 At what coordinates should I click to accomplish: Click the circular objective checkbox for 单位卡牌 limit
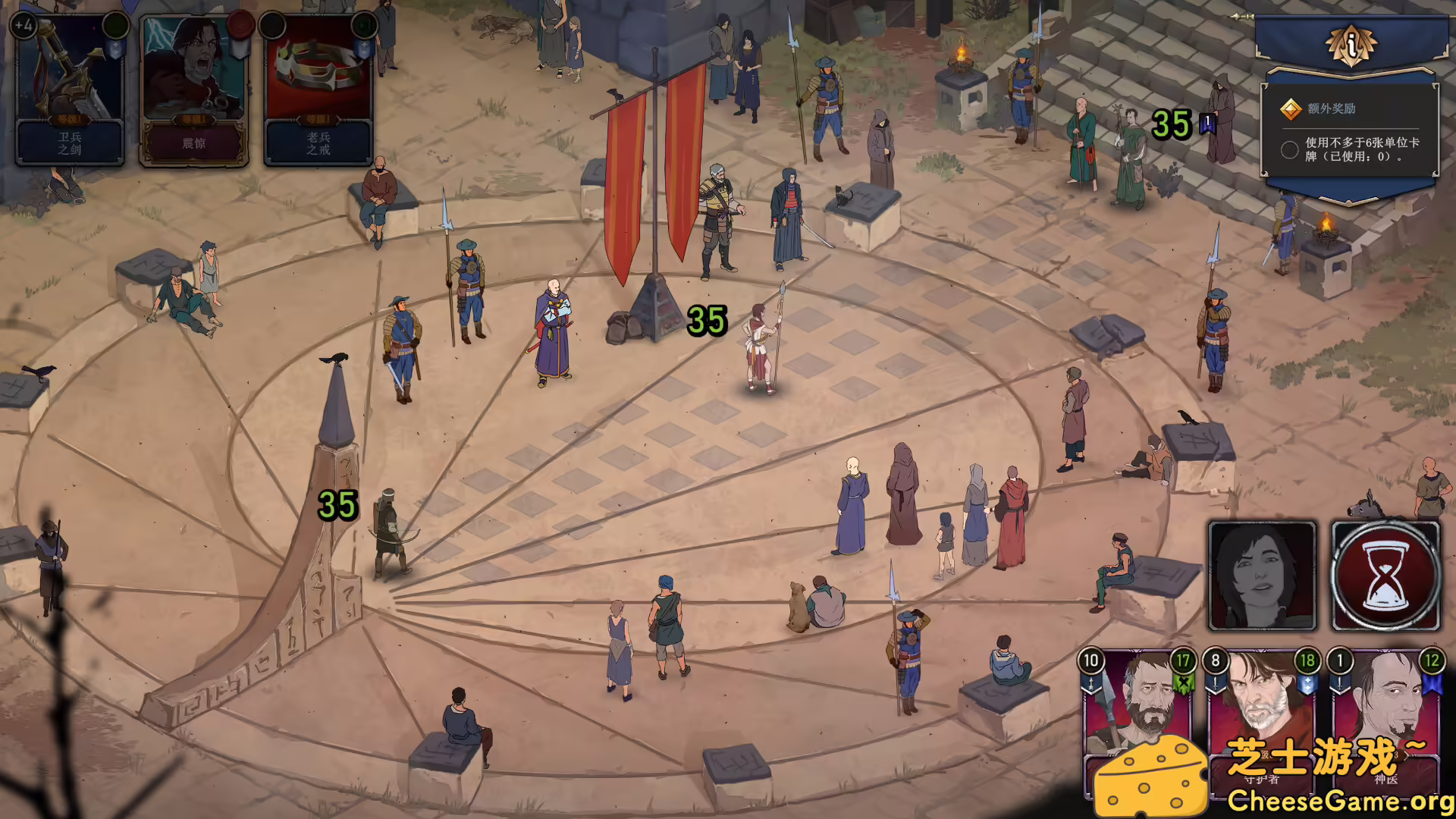point(1289,149)
